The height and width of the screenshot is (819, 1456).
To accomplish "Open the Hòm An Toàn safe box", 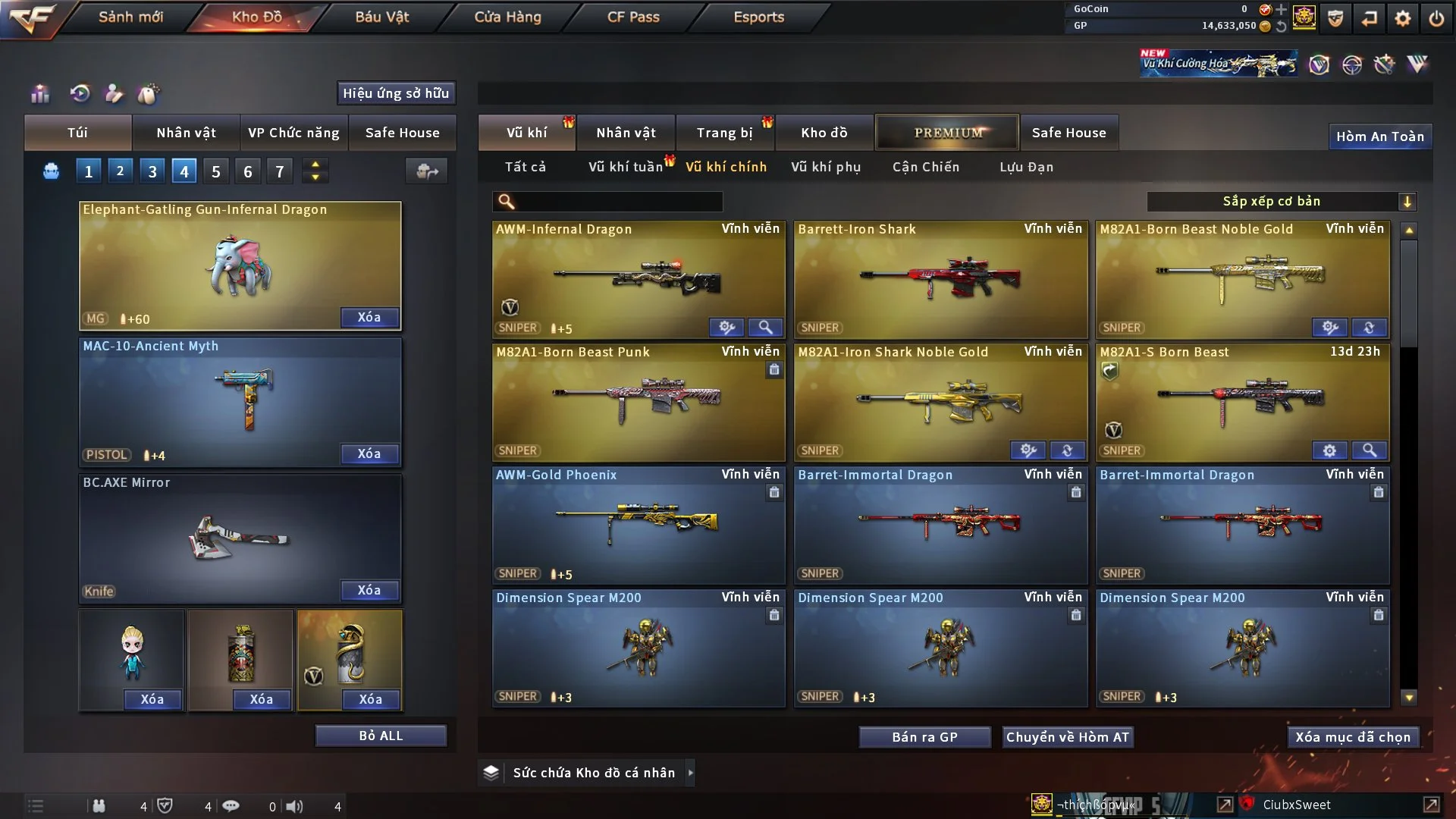I will click(1379, 136).
